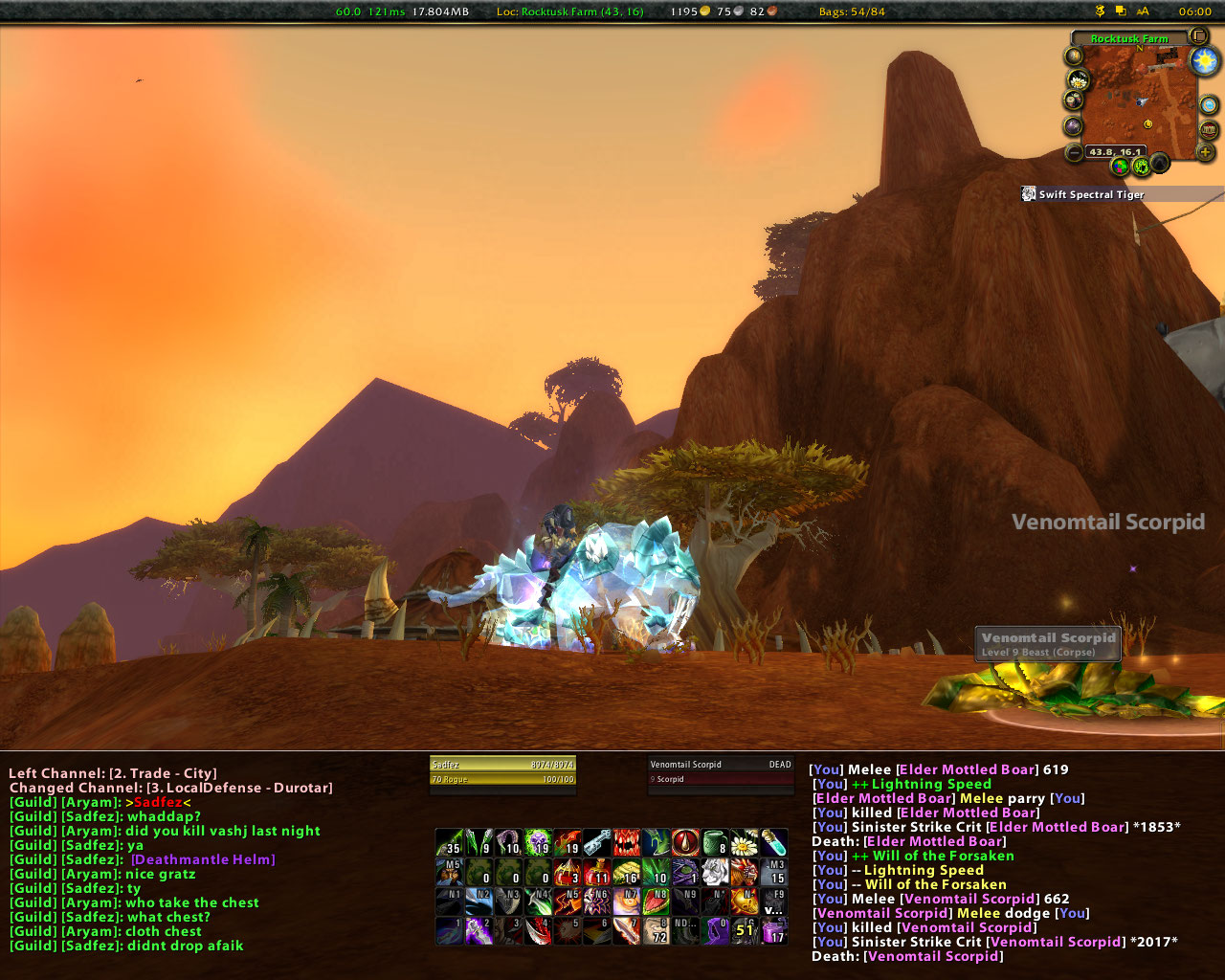Summon the white spectral tiger mount
Viewport: 1225px width, 980px height.
(715, 872)
